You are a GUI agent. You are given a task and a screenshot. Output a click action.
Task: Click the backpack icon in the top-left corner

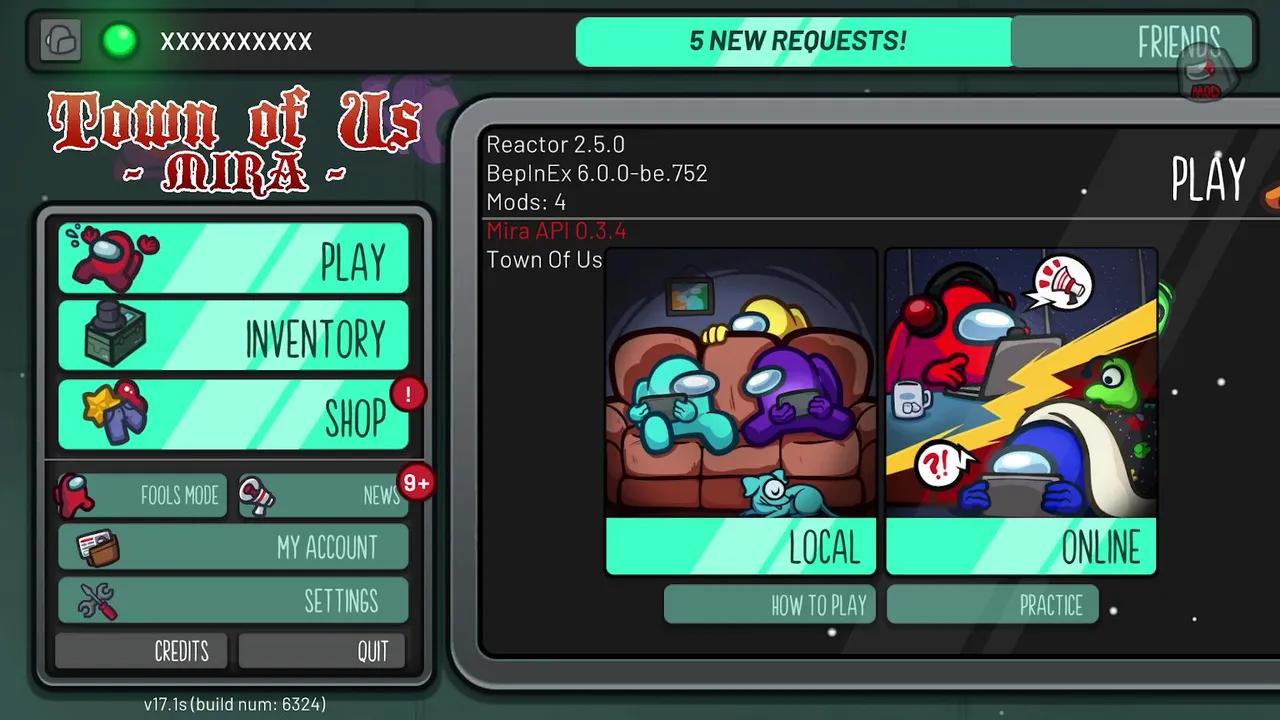click(60, 41)
